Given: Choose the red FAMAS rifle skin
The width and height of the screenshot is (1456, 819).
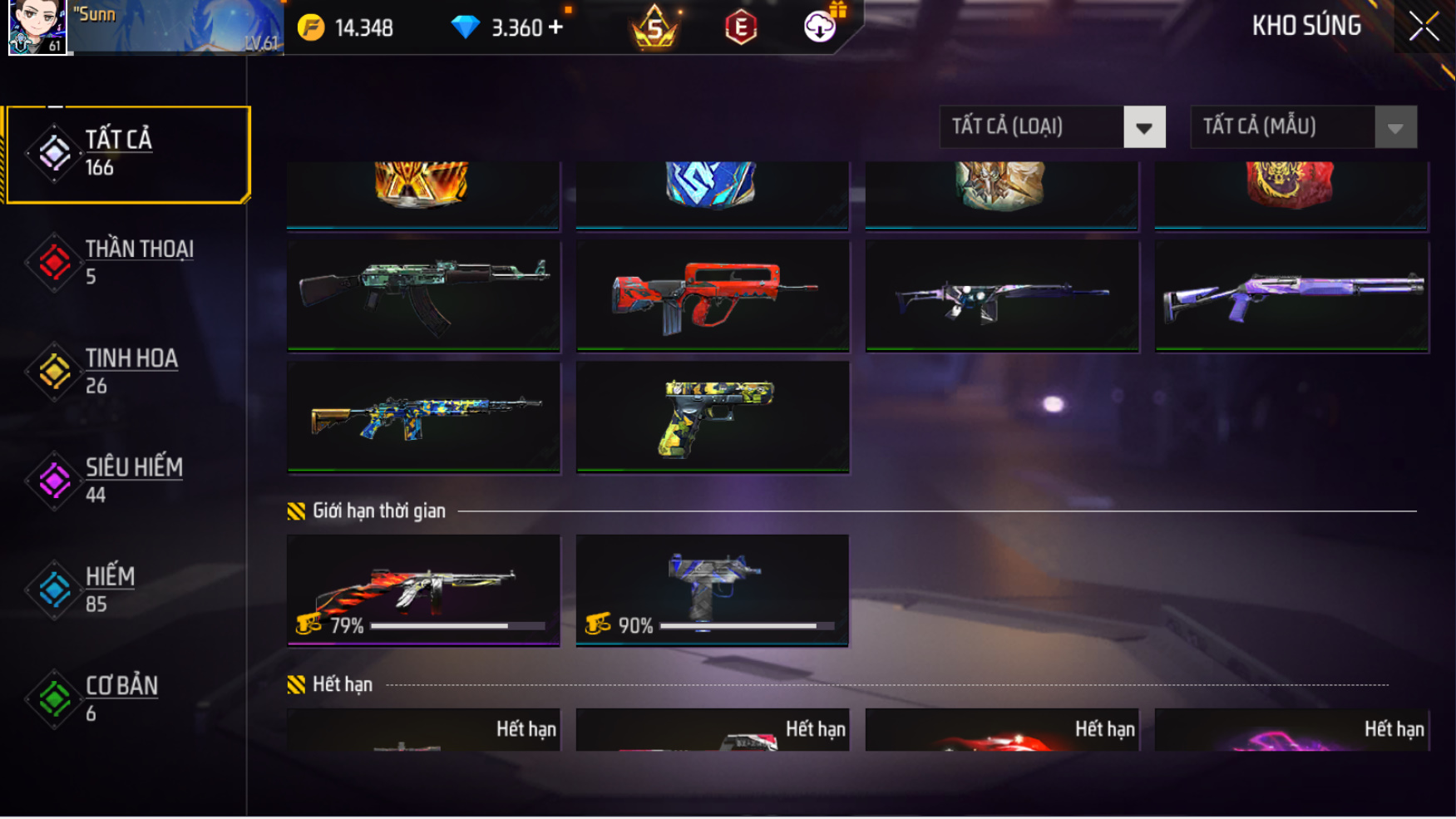Looking at the screenshot, I should point(713,296).
